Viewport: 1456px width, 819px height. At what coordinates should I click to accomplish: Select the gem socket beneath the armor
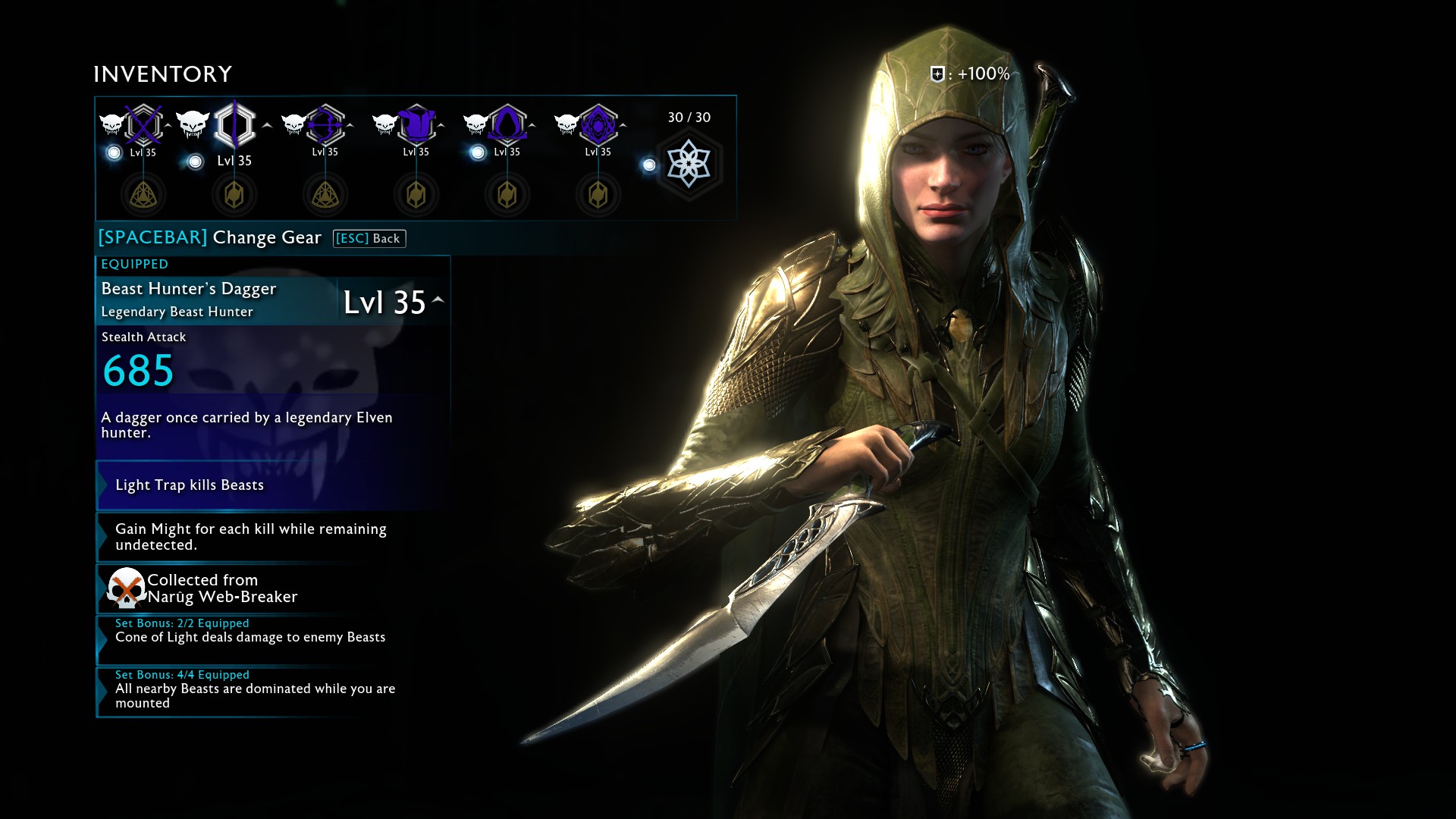[416, 195]
